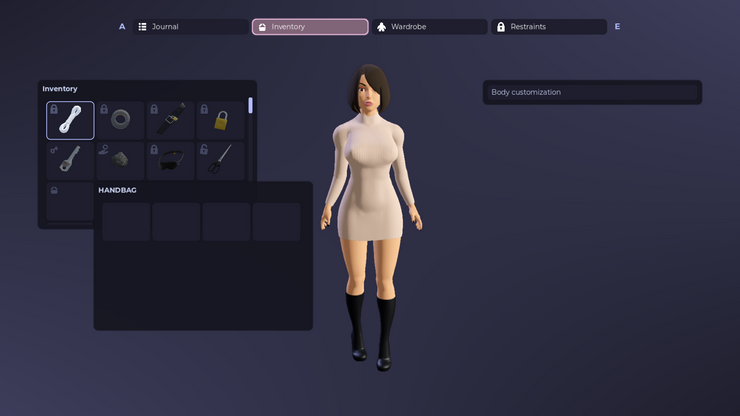Screen dimensions: 740x416
Task: Select the gold padlock slot
Action: [221, 120]
